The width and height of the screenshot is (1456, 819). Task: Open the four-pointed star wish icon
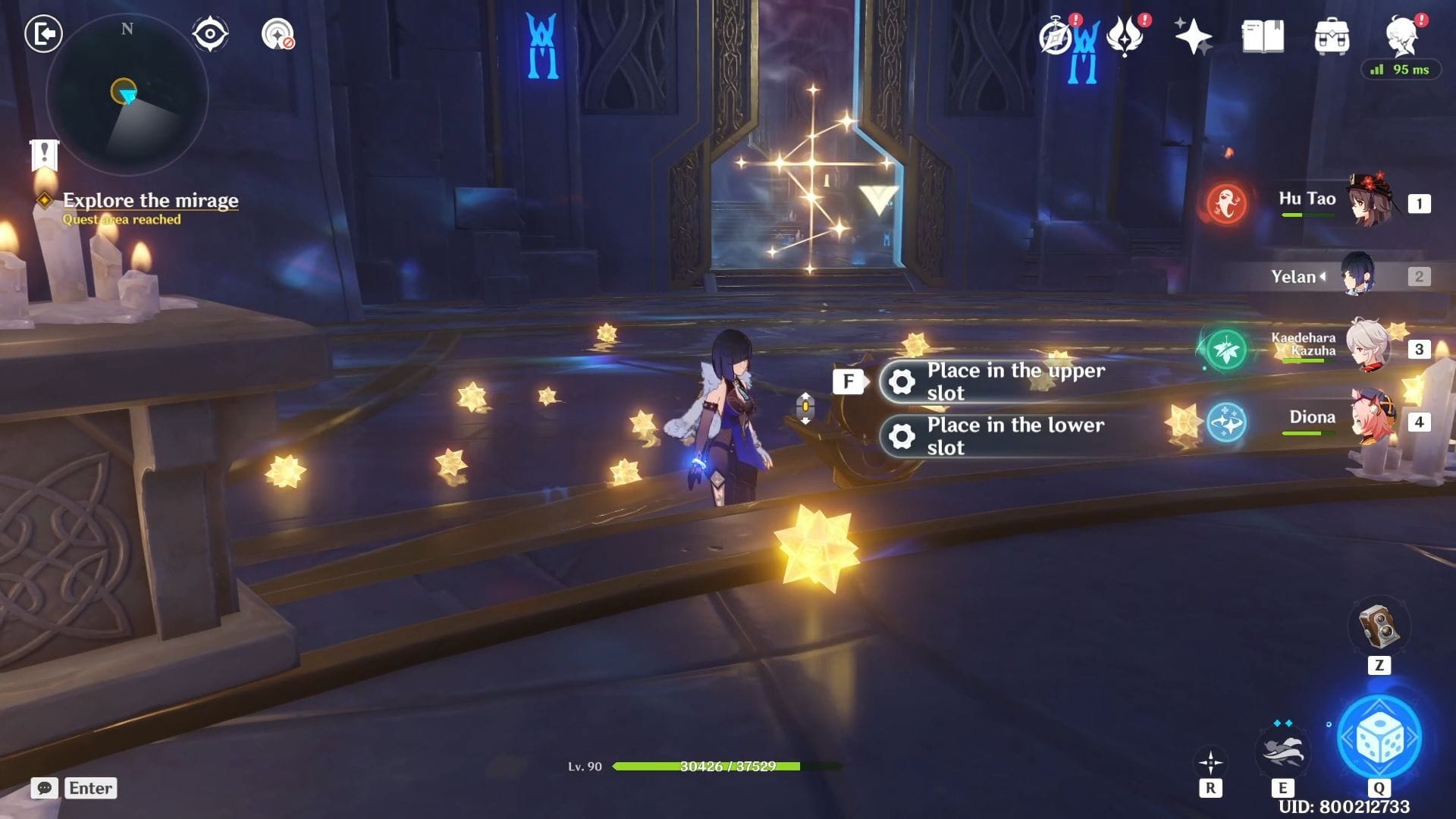(1193, 36)
